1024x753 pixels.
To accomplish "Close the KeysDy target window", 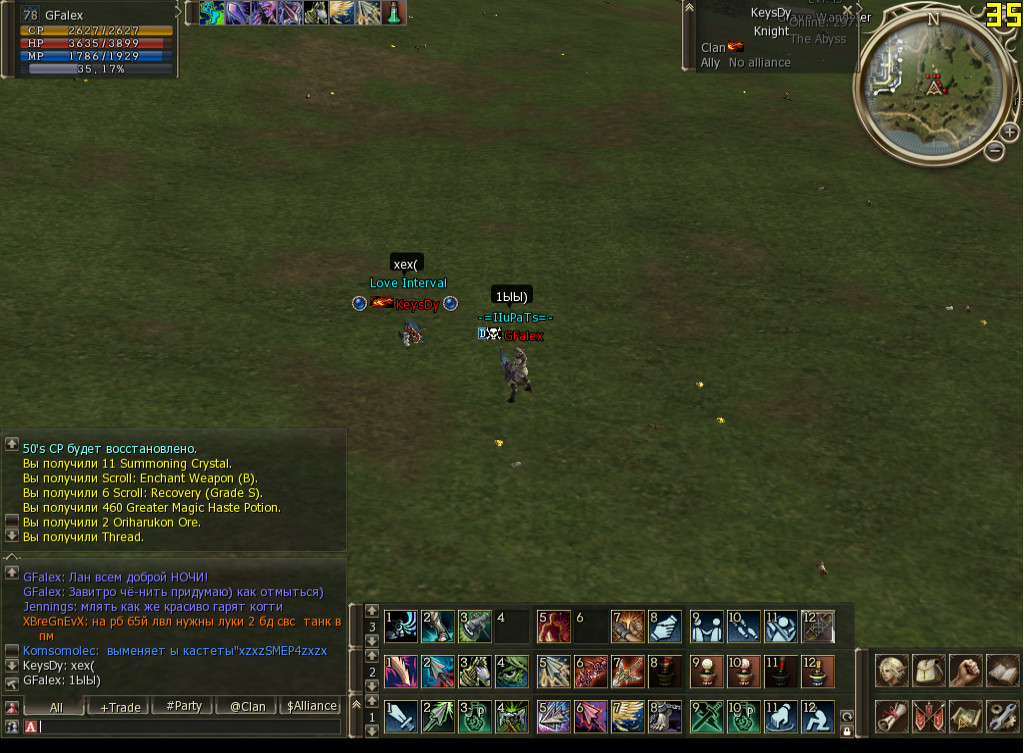I will pos(848,11).
